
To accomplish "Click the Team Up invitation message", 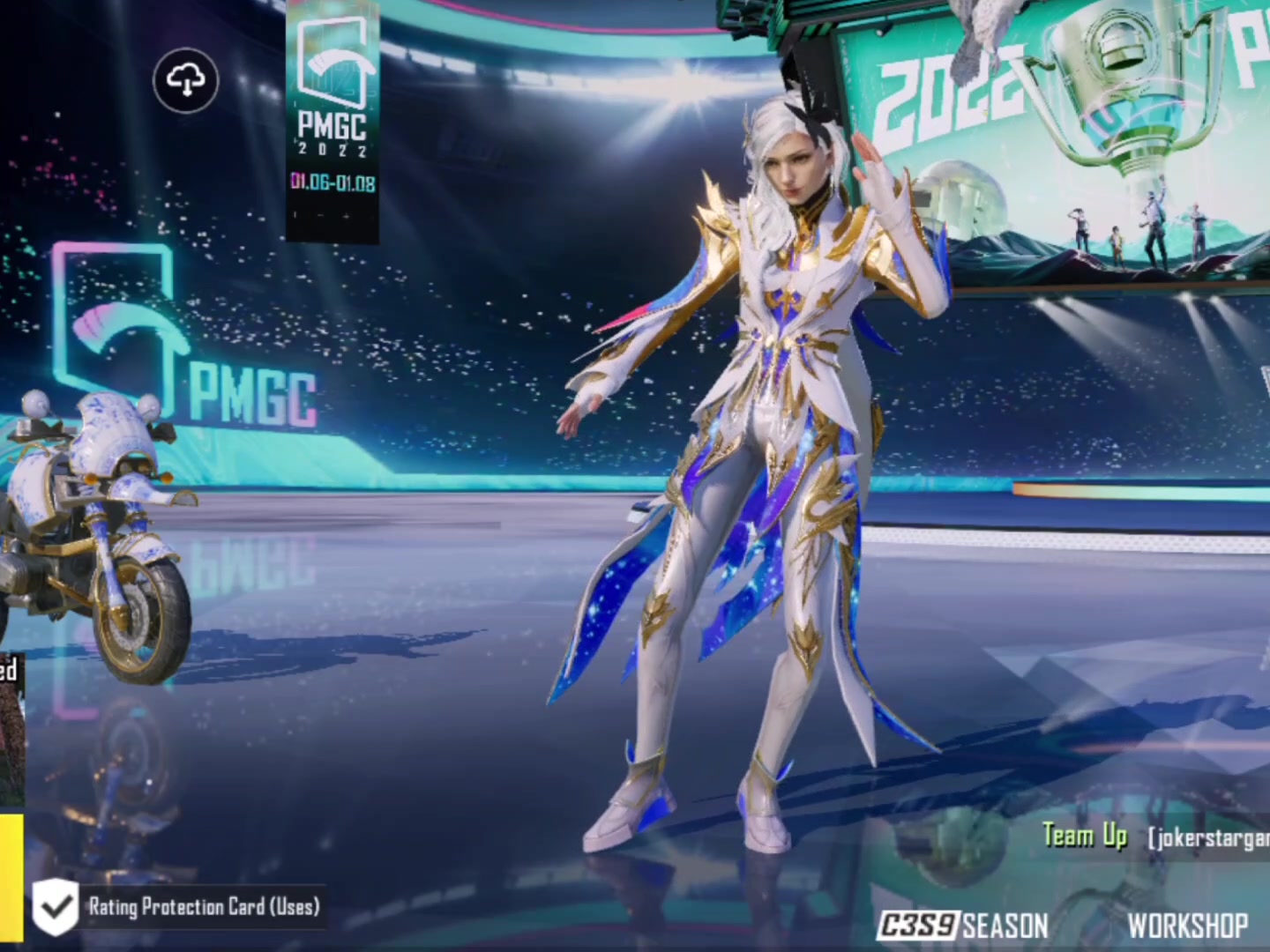I will point(1155,837).
